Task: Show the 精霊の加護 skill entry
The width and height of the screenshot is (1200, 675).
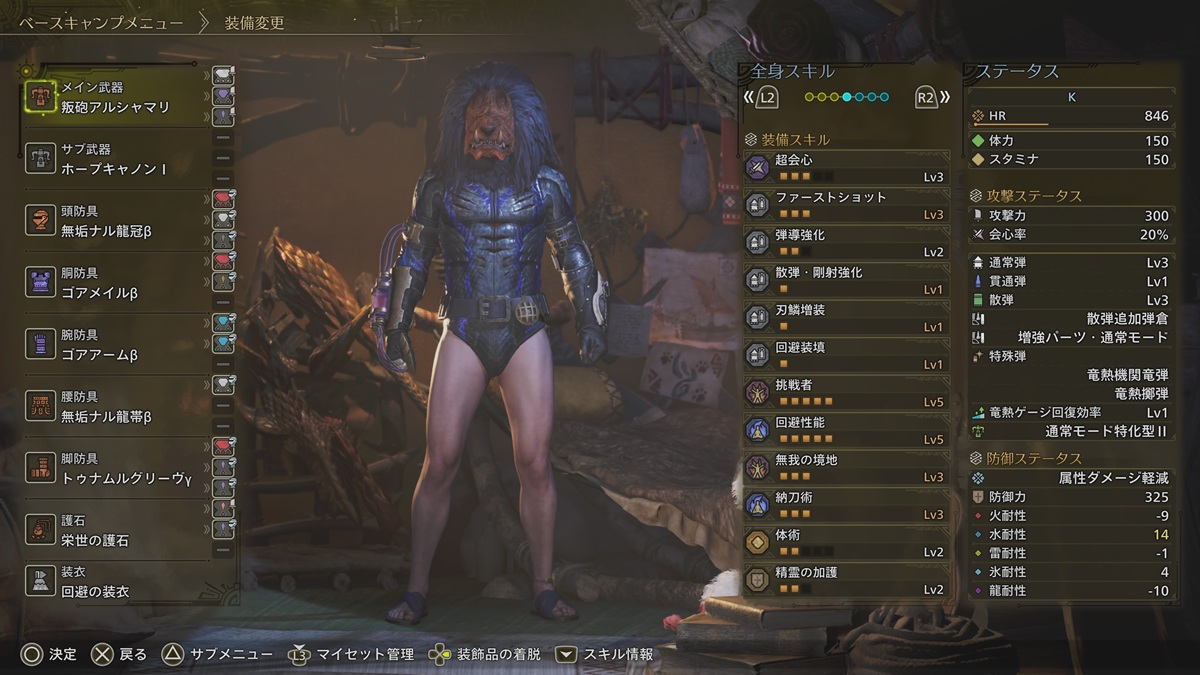Action: (847, 580)
